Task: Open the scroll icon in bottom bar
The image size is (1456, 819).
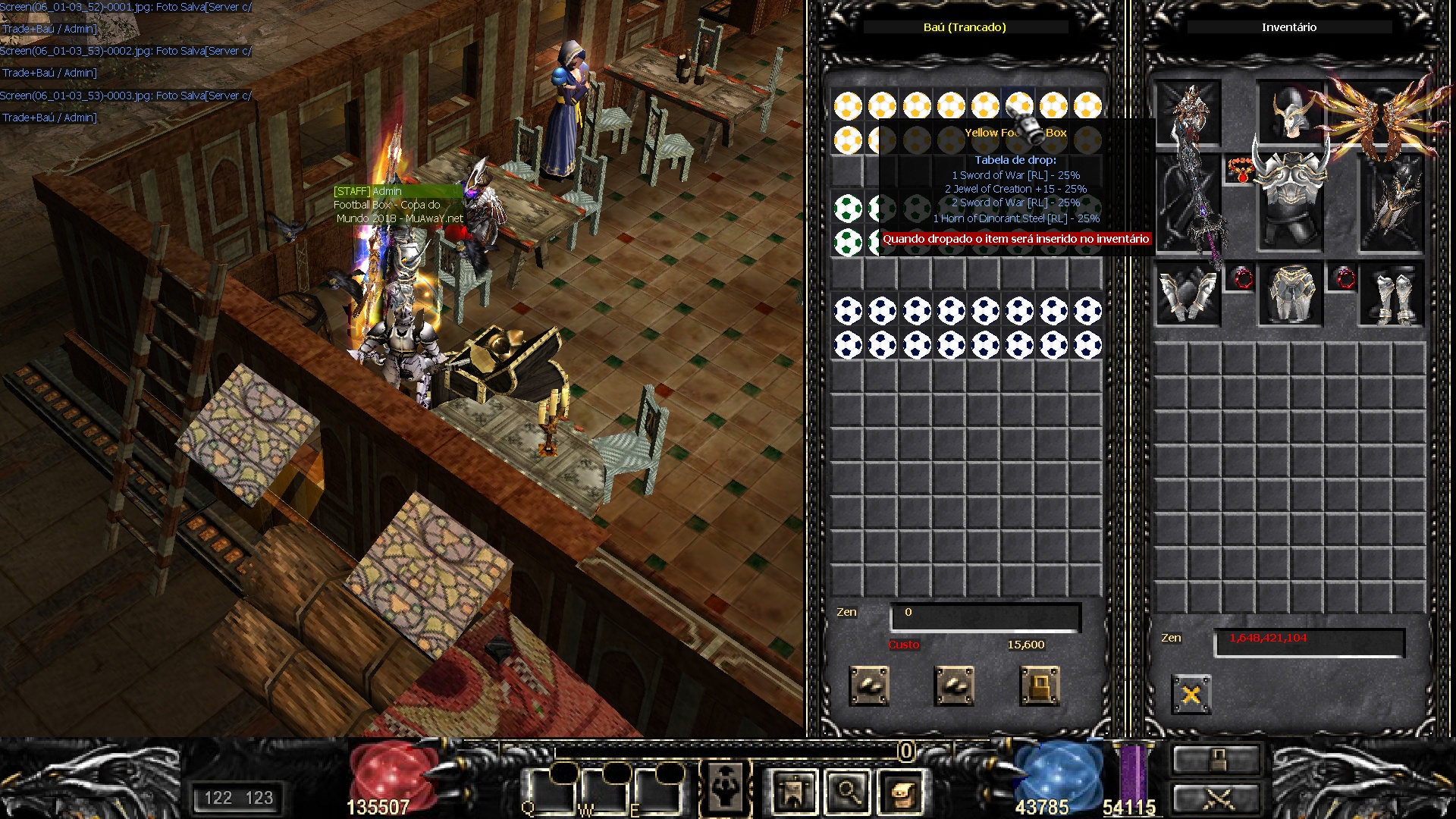Action: 902,793
